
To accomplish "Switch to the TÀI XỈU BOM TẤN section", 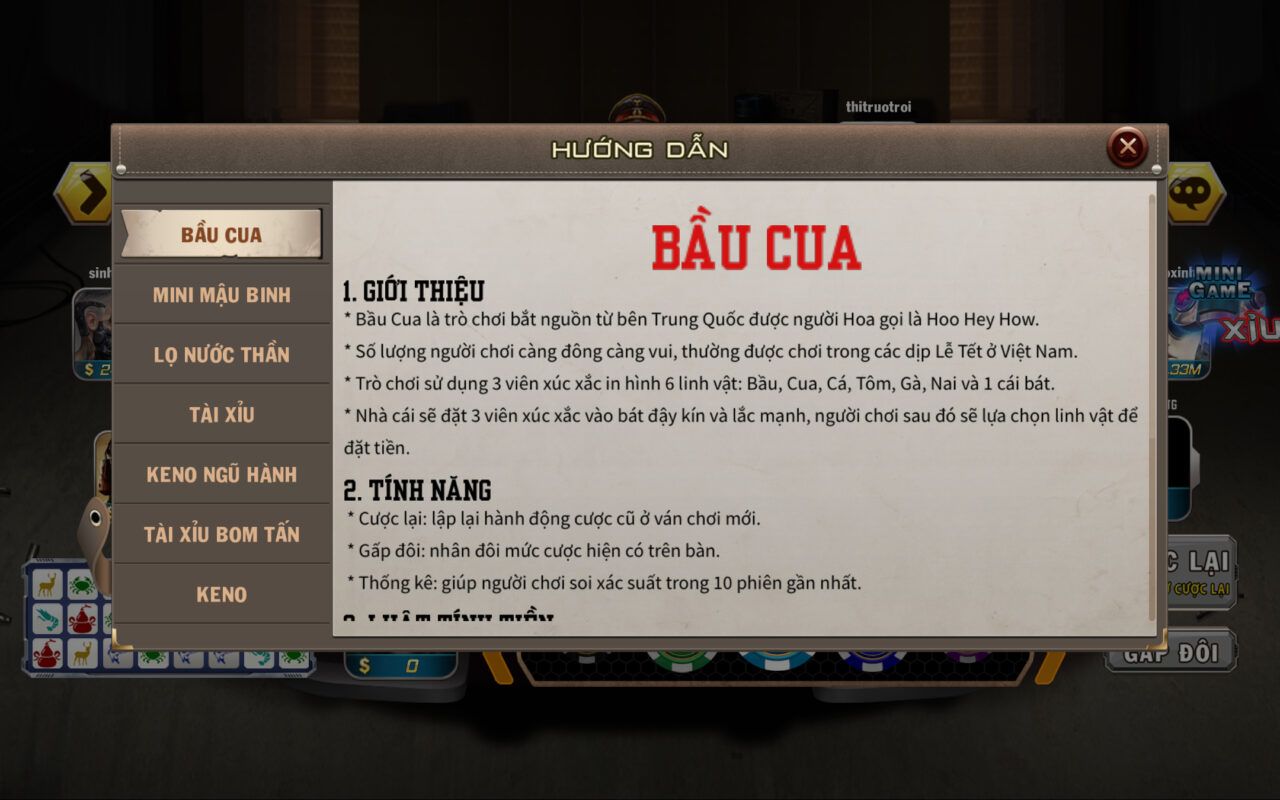I will pyautogui.click(x=221, y=534).
